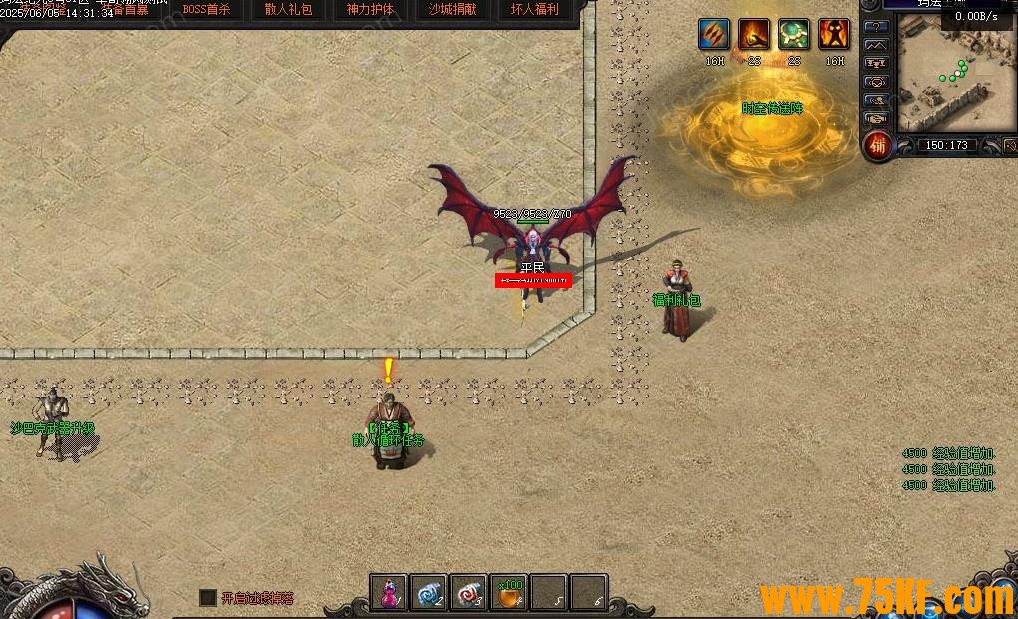This screenshot has width=1018, height=619.
Task: Open the red 铺 shop button
Action: (877, 146)
